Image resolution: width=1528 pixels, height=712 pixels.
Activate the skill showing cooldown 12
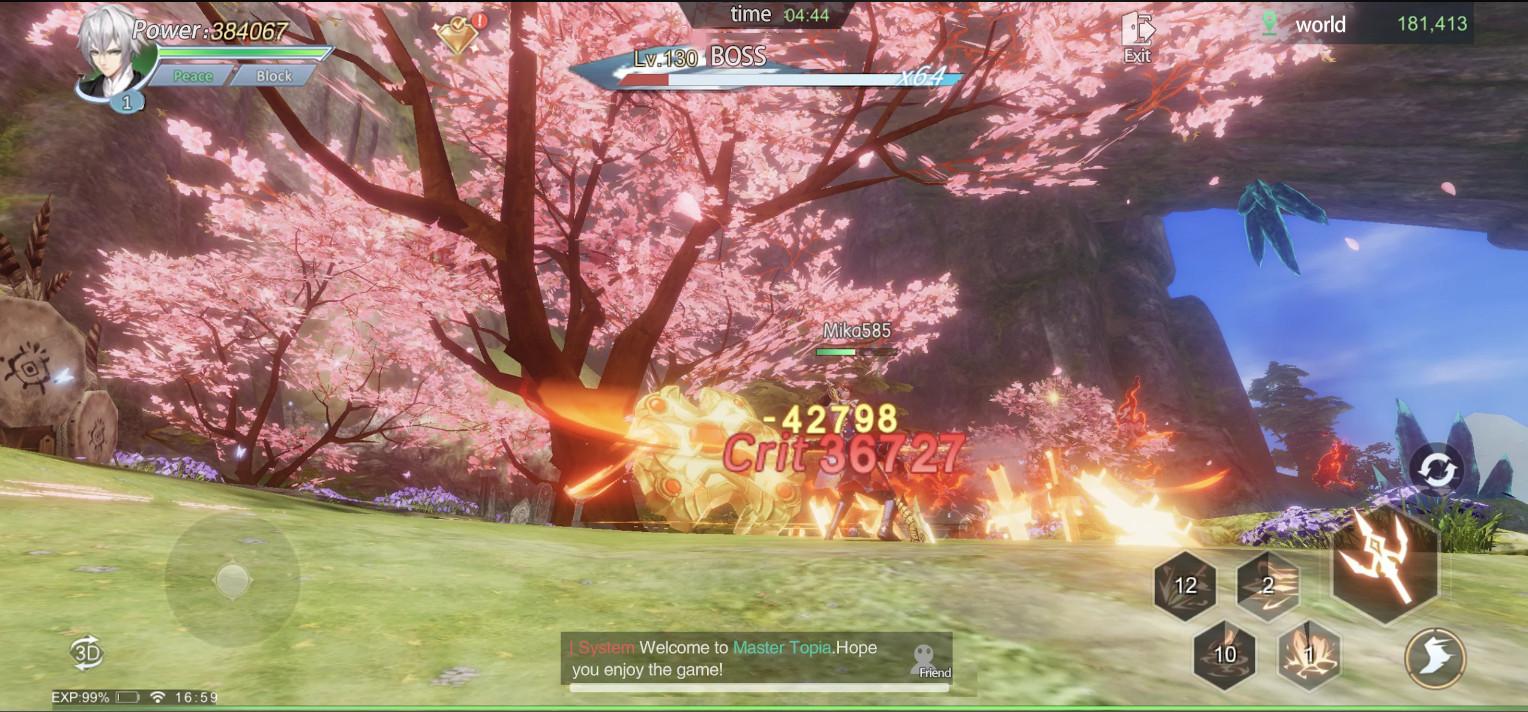1185,586
